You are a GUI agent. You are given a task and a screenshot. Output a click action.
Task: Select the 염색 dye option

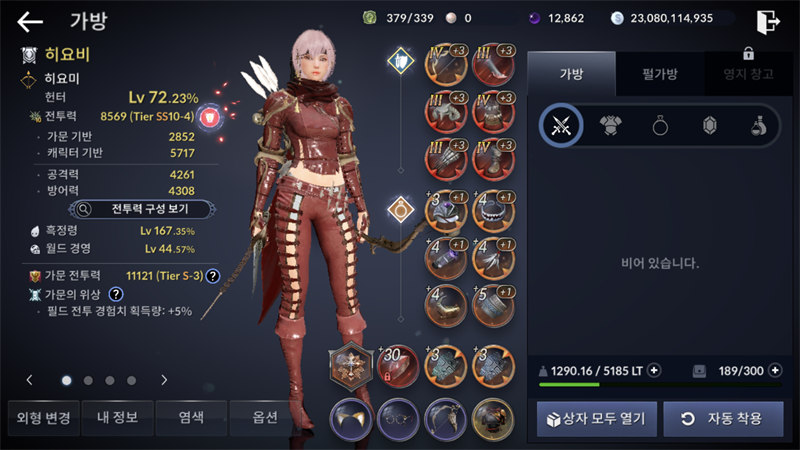pos(191,418)
